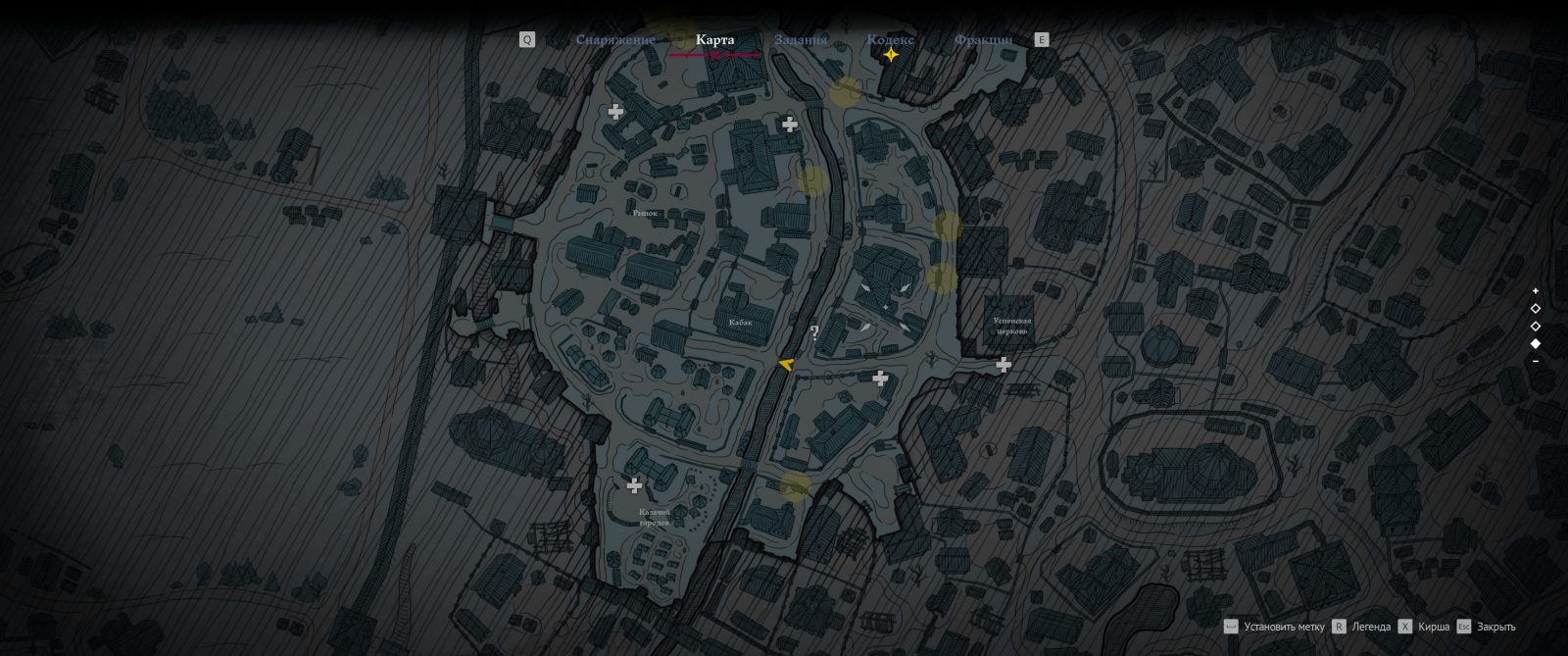Open the Задания tab
The image size is (1568, 656).
pyautogui.click(x=801, y=40)
